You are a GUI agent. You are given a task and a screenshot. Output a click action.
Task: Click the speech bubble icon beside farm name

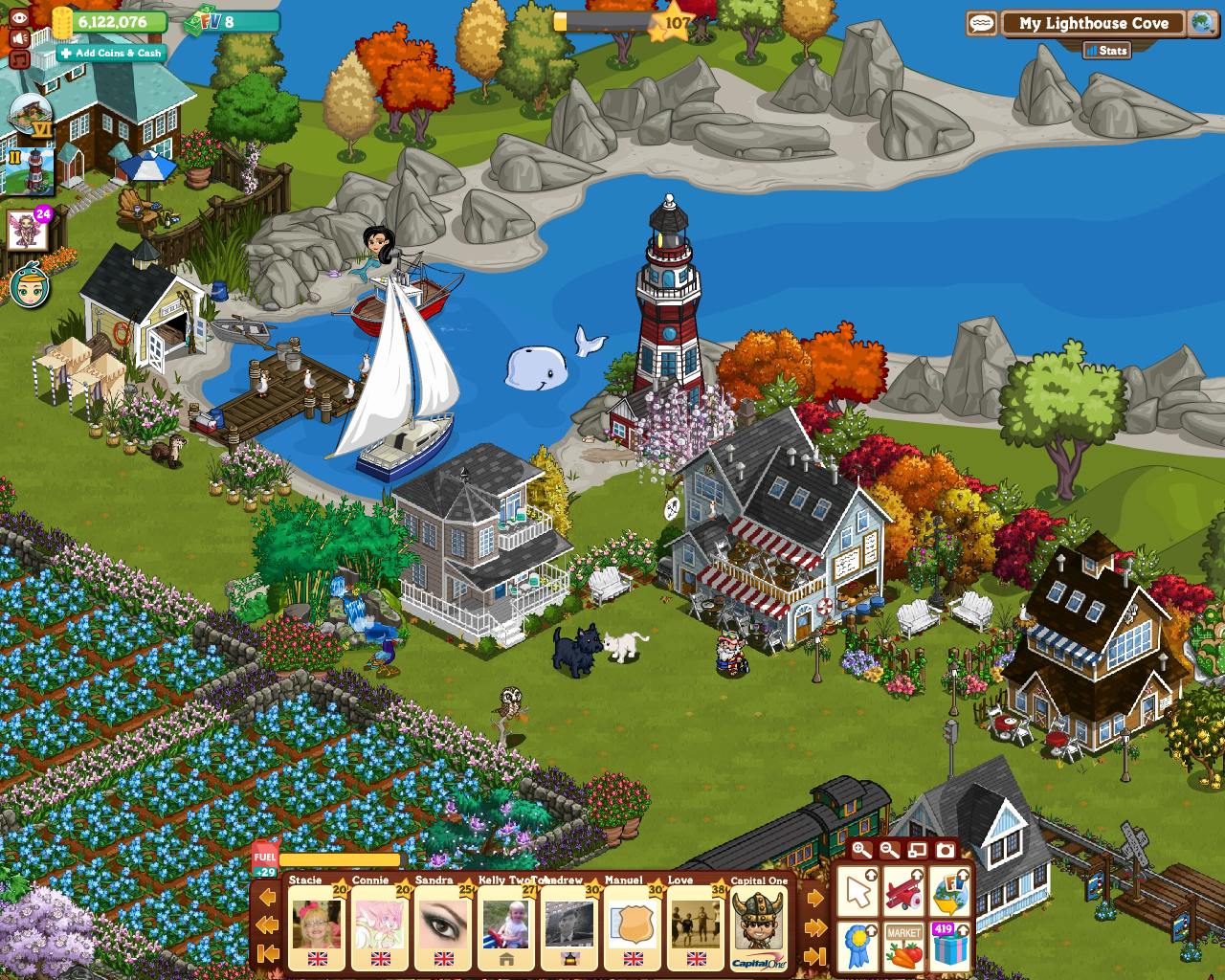tap(981, 23)
